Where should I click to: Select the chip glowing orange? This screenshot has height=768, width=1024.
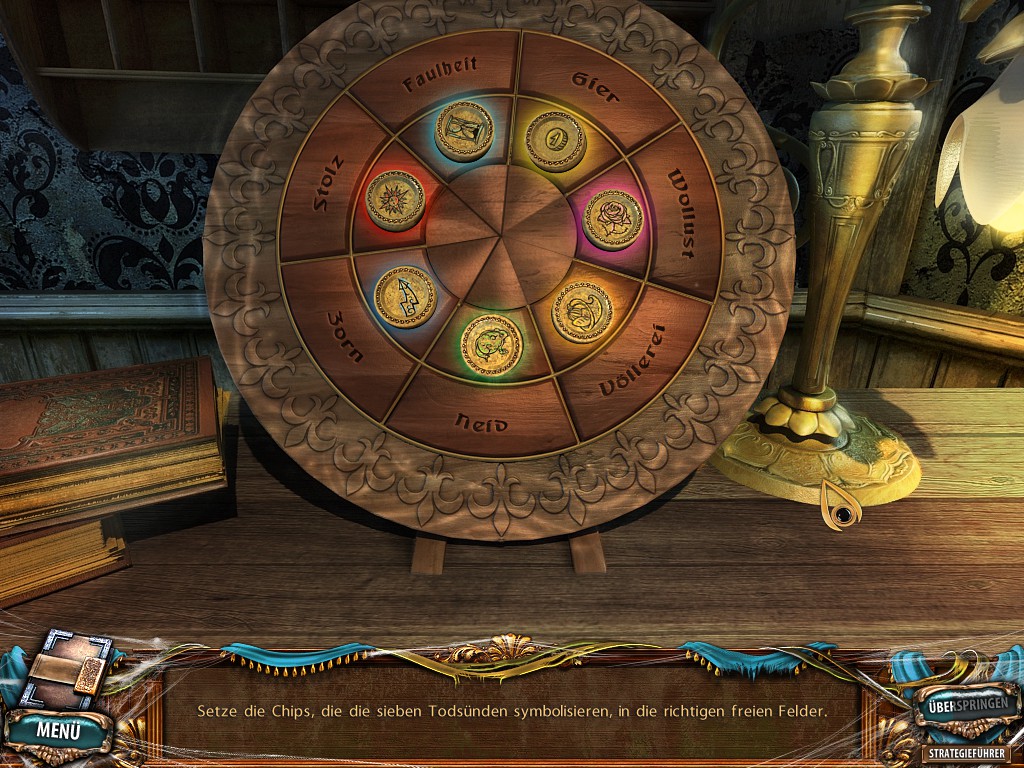coord(582,311)
